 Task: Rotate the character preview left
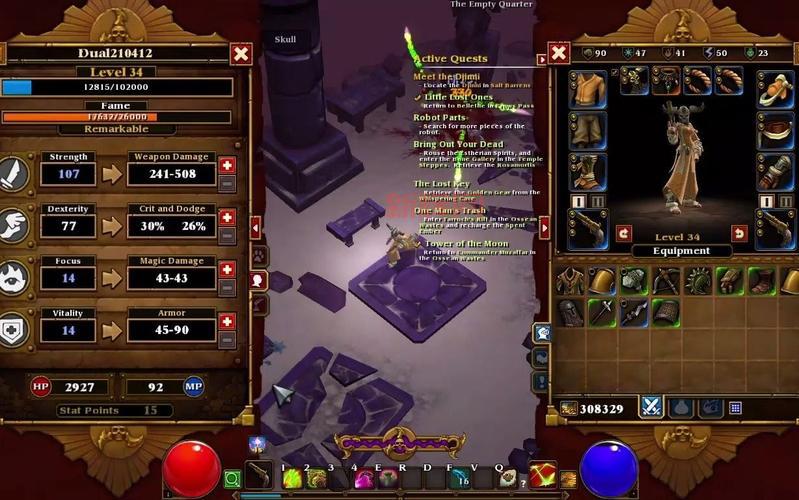[x=624, y=233]
